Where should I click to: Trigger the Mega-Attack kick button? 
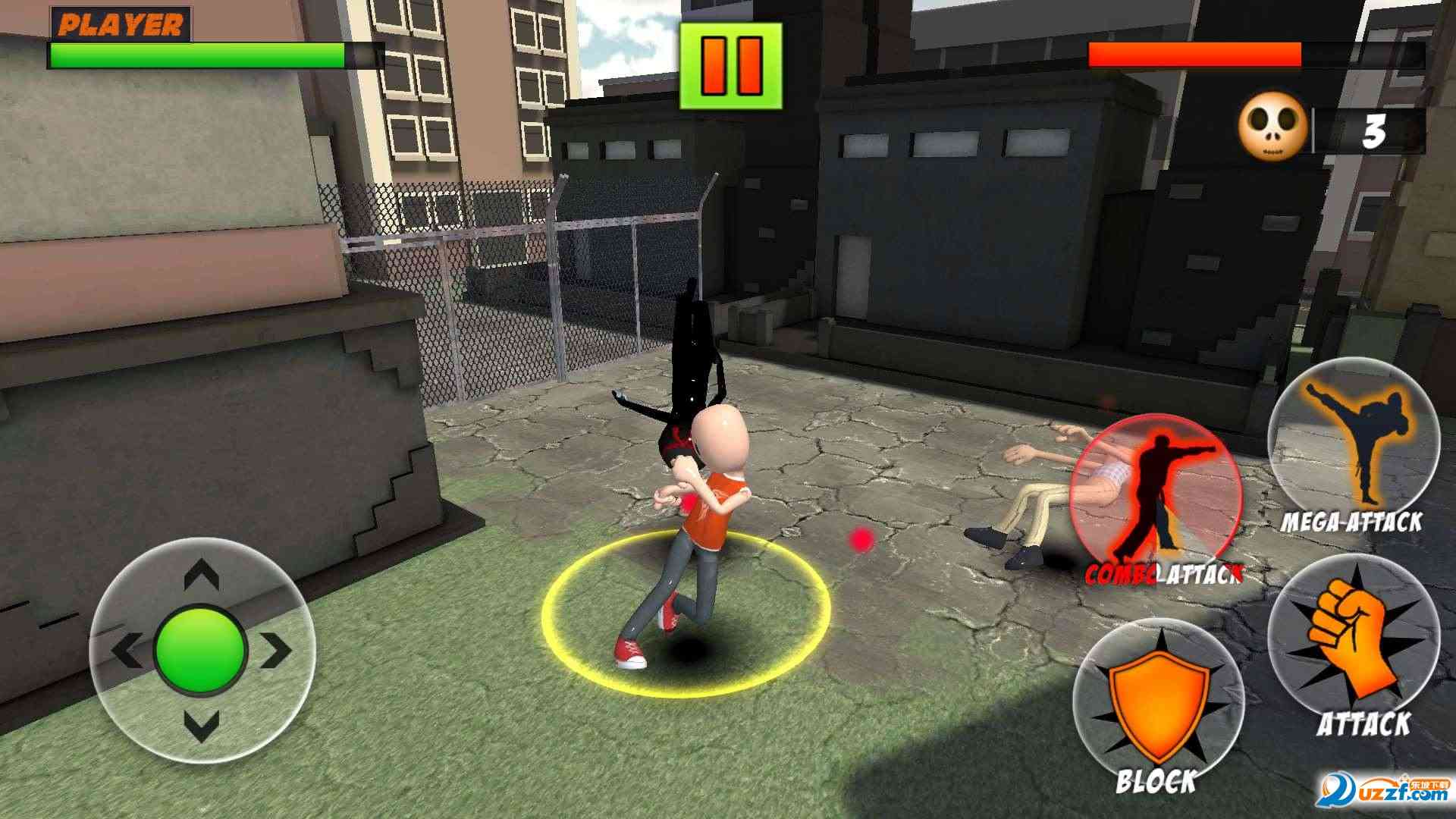1354,445
